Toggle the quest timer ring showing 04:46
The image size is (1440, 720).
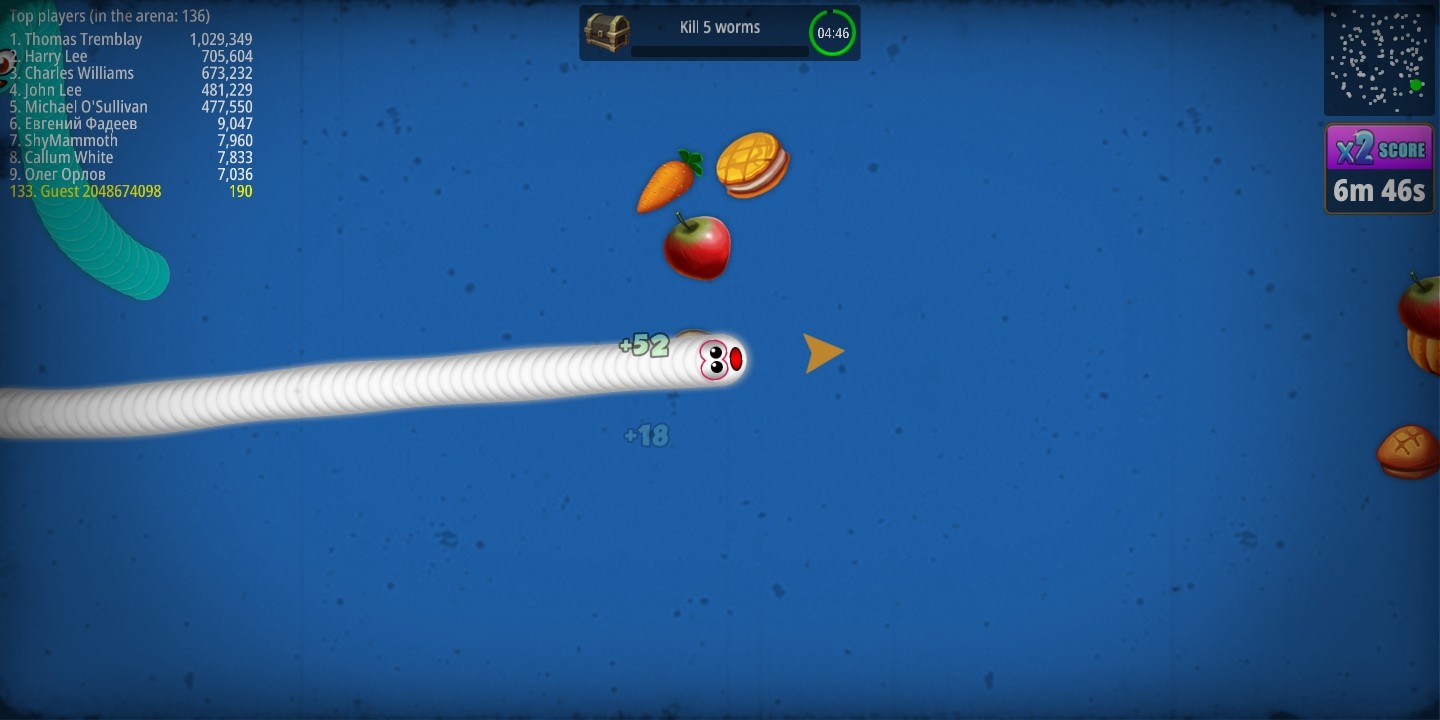(x=831, y=32)
